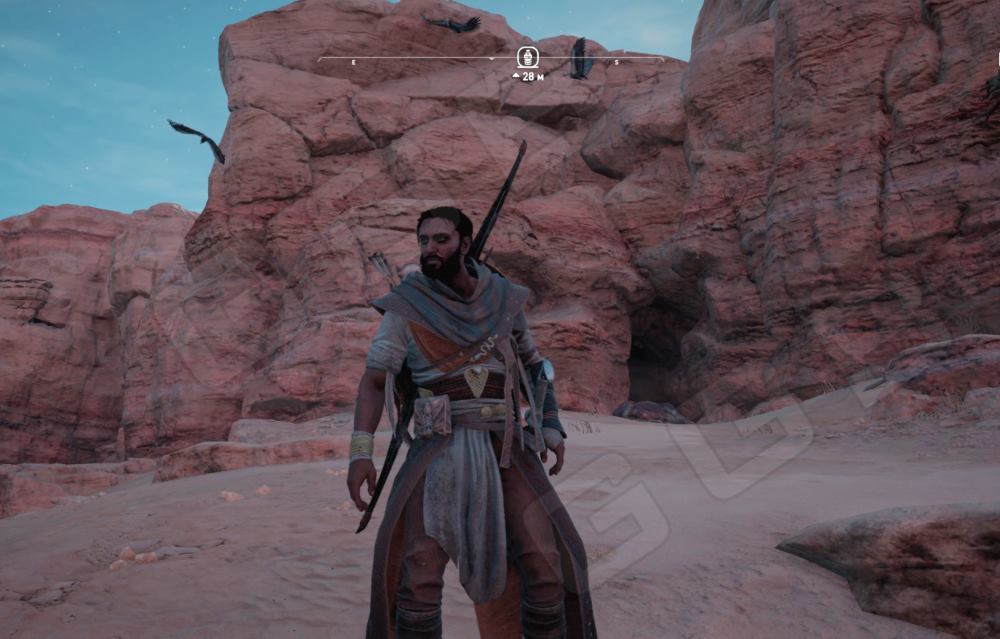Click the objective marker icon on the compass
Viewport: 1000px width, 639px height.
click(x=527, y=57)
